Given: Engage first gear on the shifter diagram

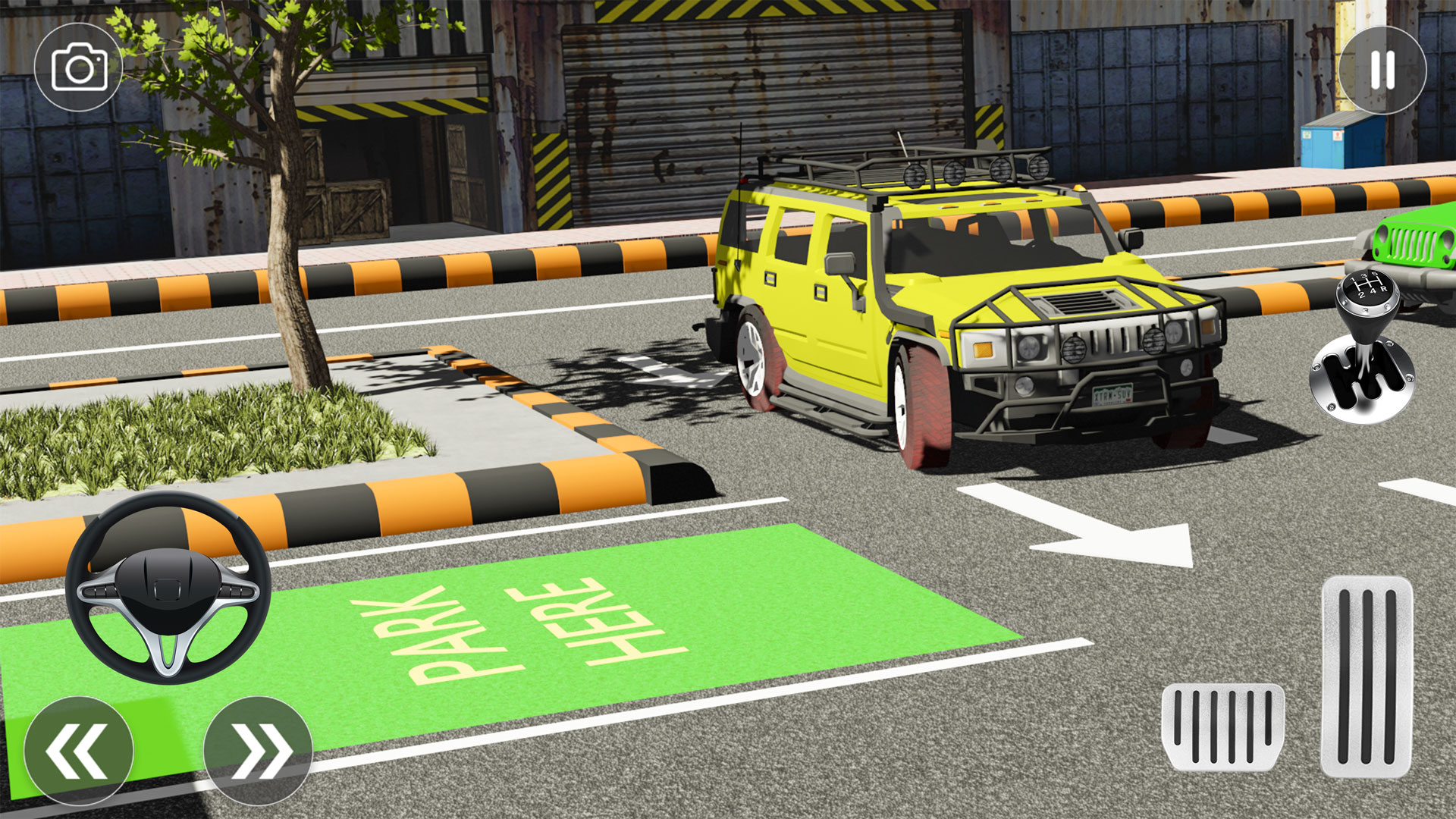Looking at the screenshot, I should (1353, 280).
